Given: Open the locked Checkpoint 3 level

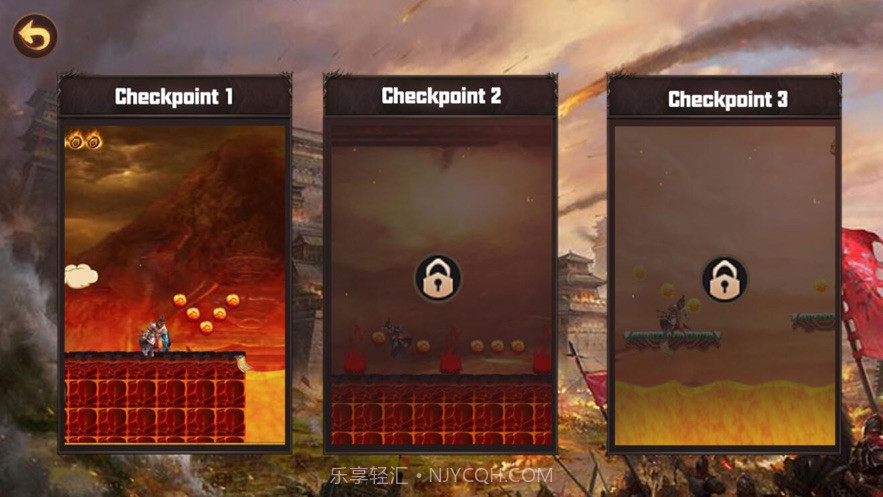Looking at the screenshot, I should [x=724, y=280].
